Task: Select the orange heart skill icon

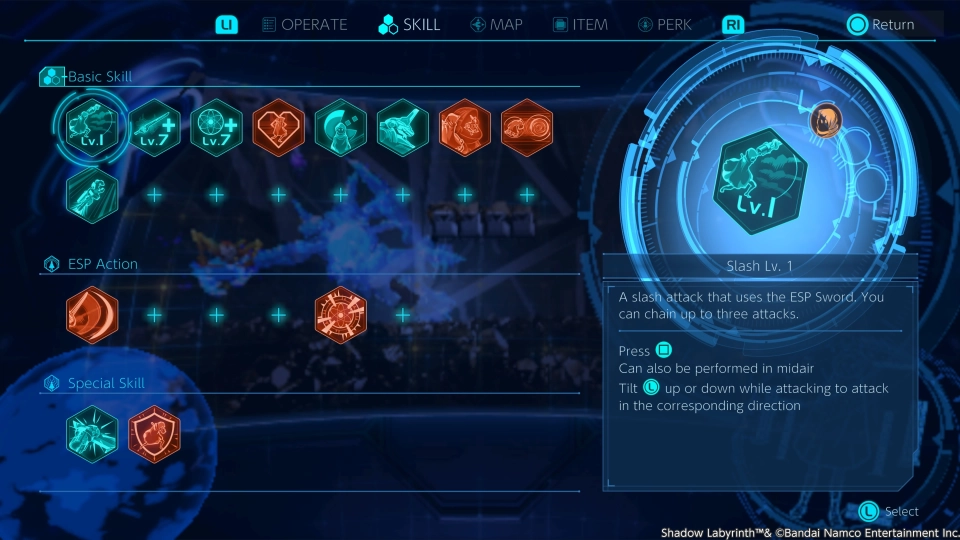Action: point(279,127)
